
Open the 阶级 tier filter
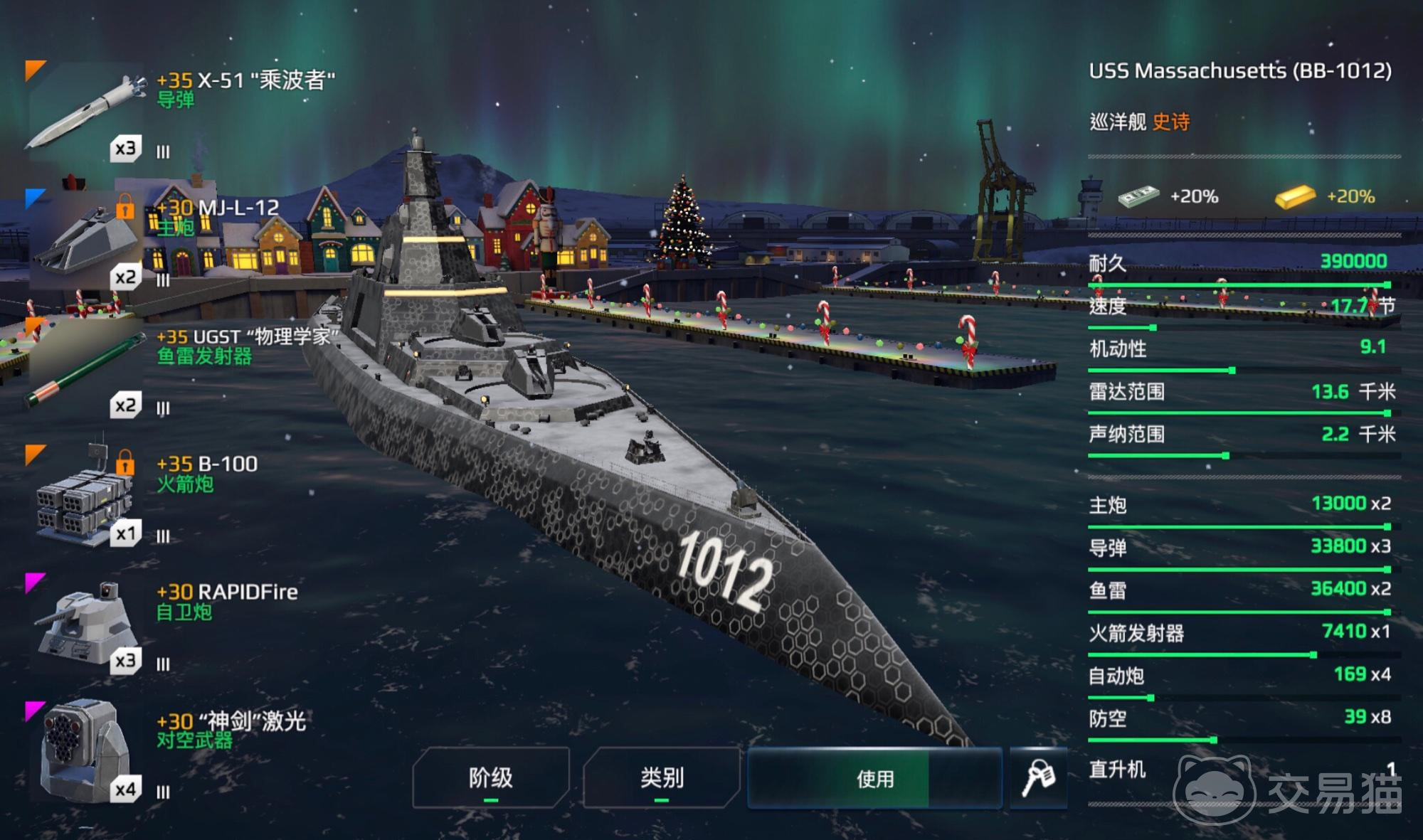click(x=491, y=777)
